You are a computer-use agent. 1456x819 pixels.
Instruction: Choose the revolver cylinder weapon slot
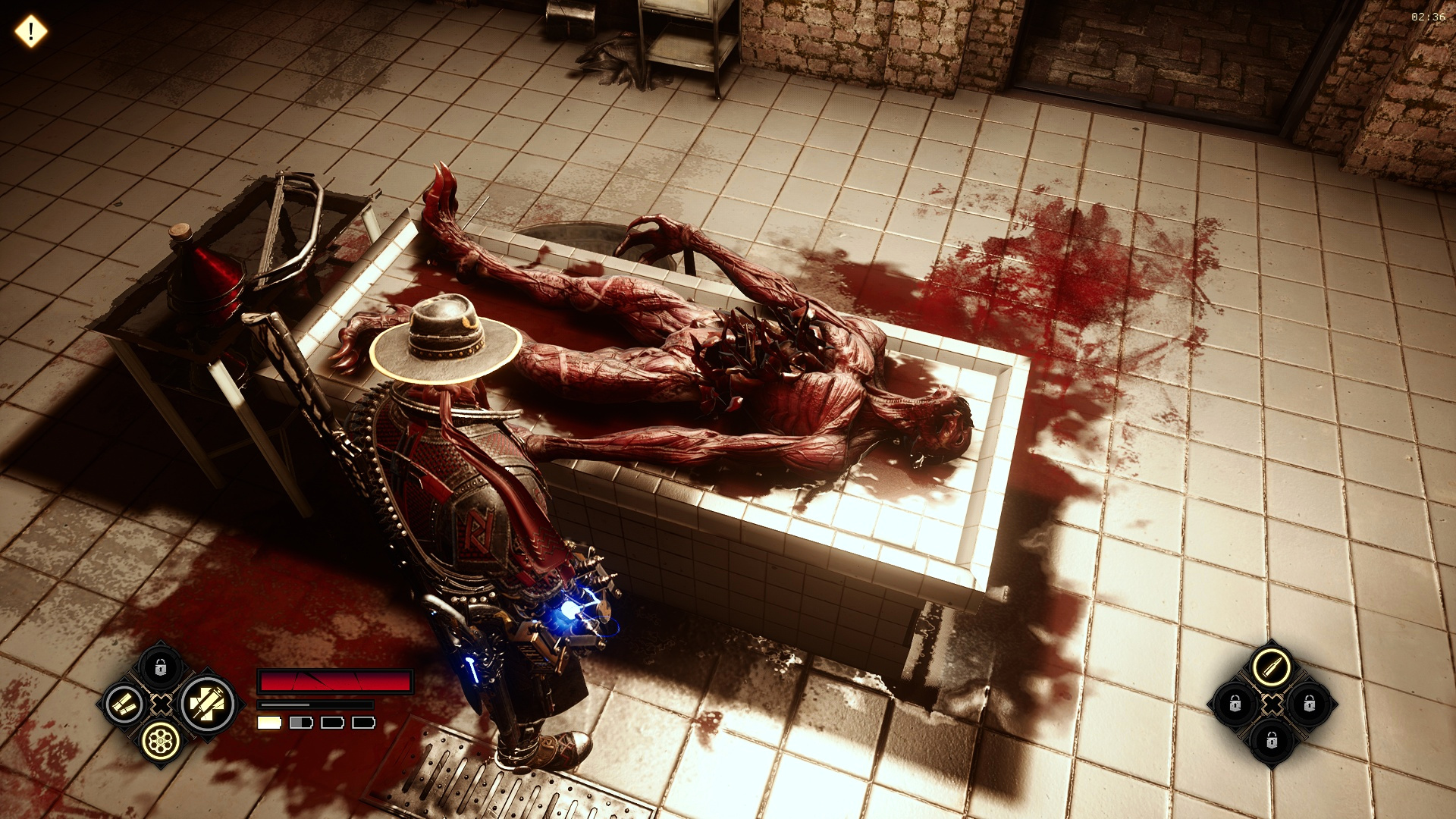[160, 738]
